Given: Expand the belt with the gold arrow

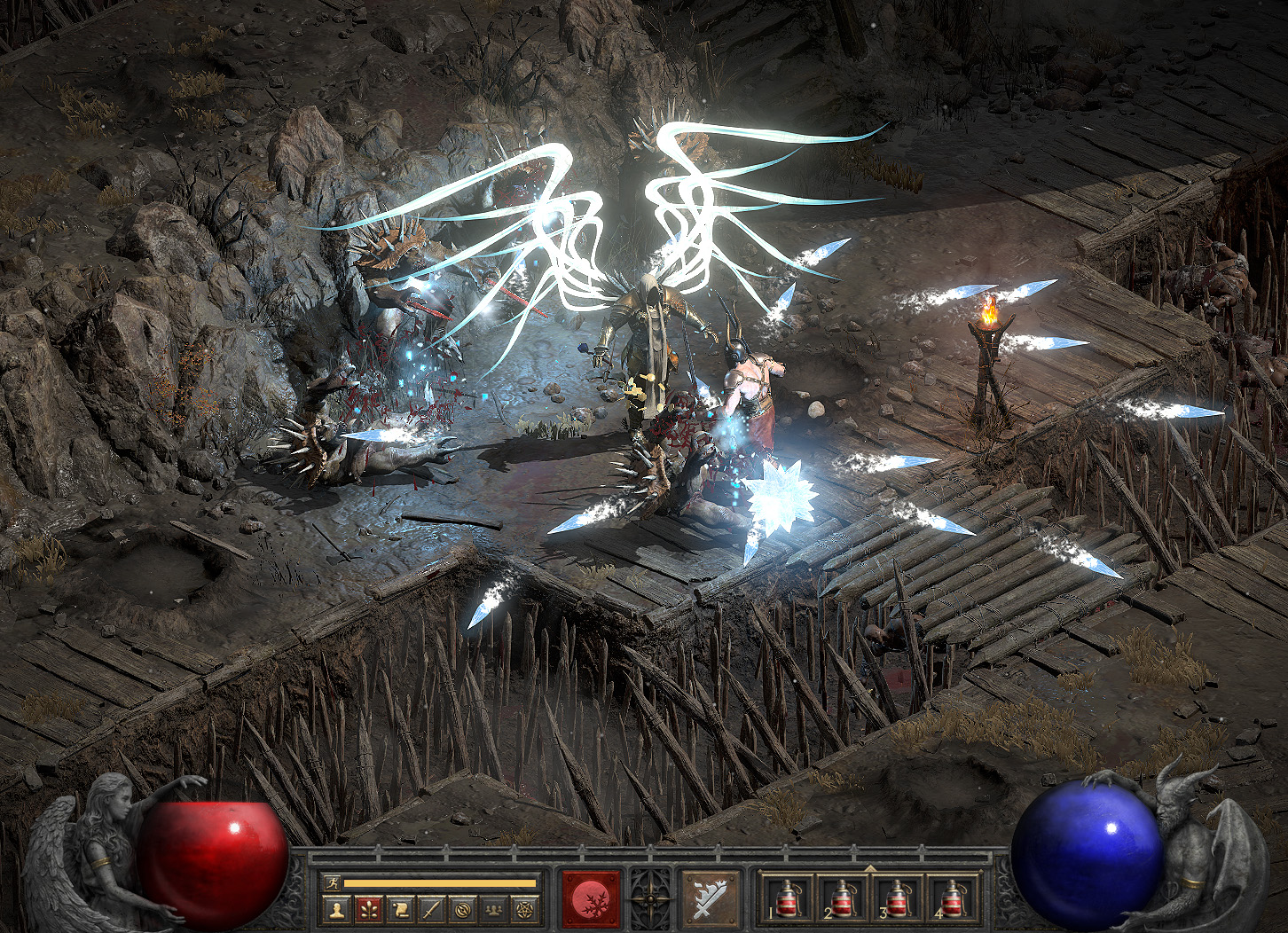Looking at the screenshot, I should pyautogui.click(x=869, y=867).
